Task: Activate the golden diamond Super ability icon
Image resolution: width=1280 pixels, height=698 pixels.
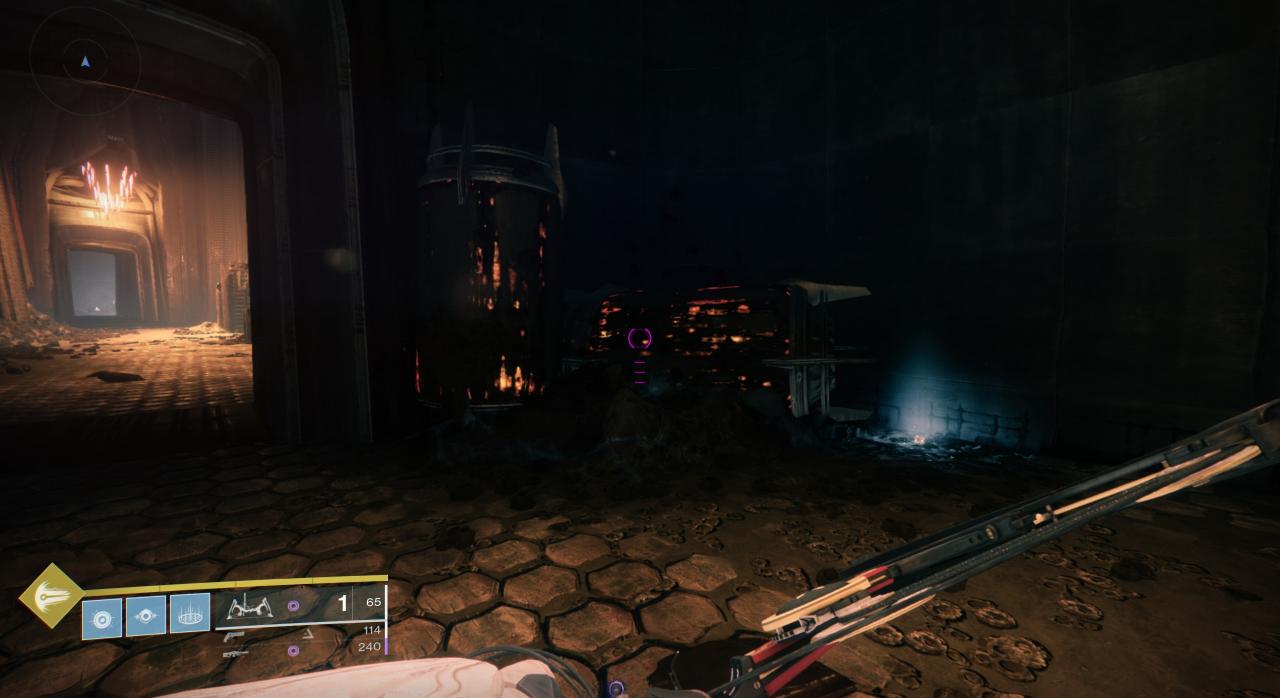Action: point(51,596)
